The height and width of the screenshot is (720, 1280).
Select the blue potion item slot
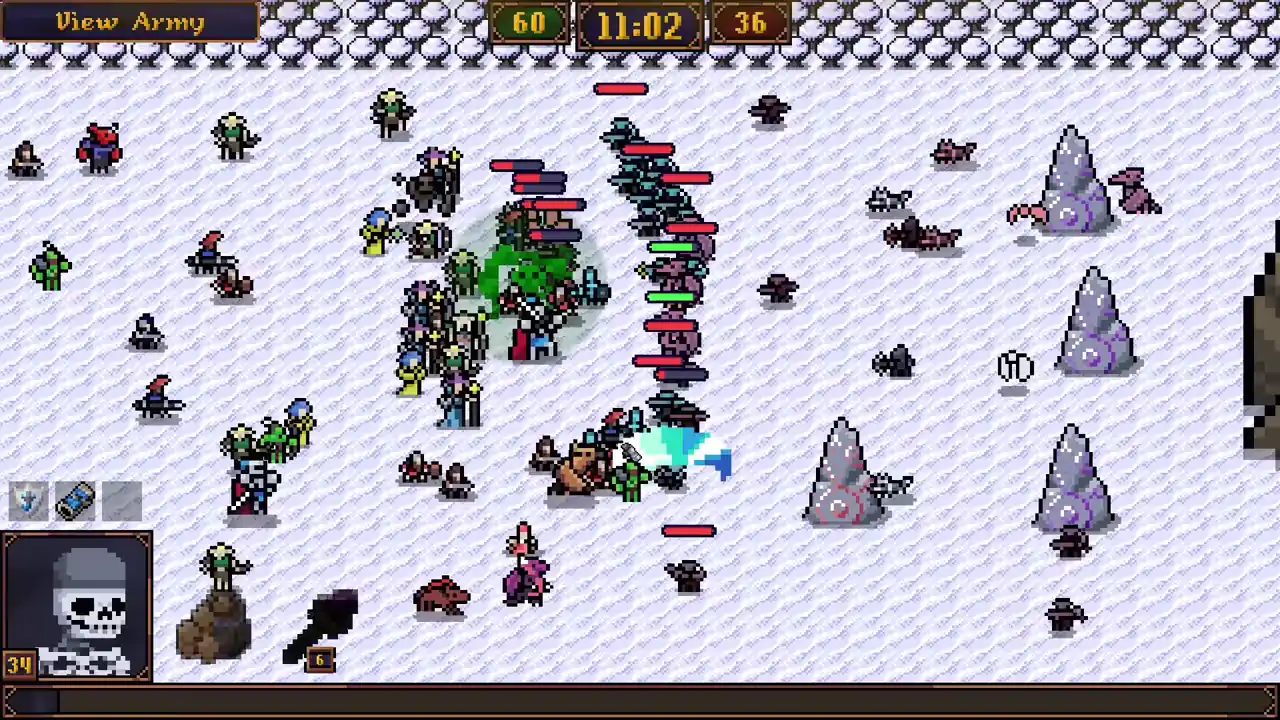(76, 500)
